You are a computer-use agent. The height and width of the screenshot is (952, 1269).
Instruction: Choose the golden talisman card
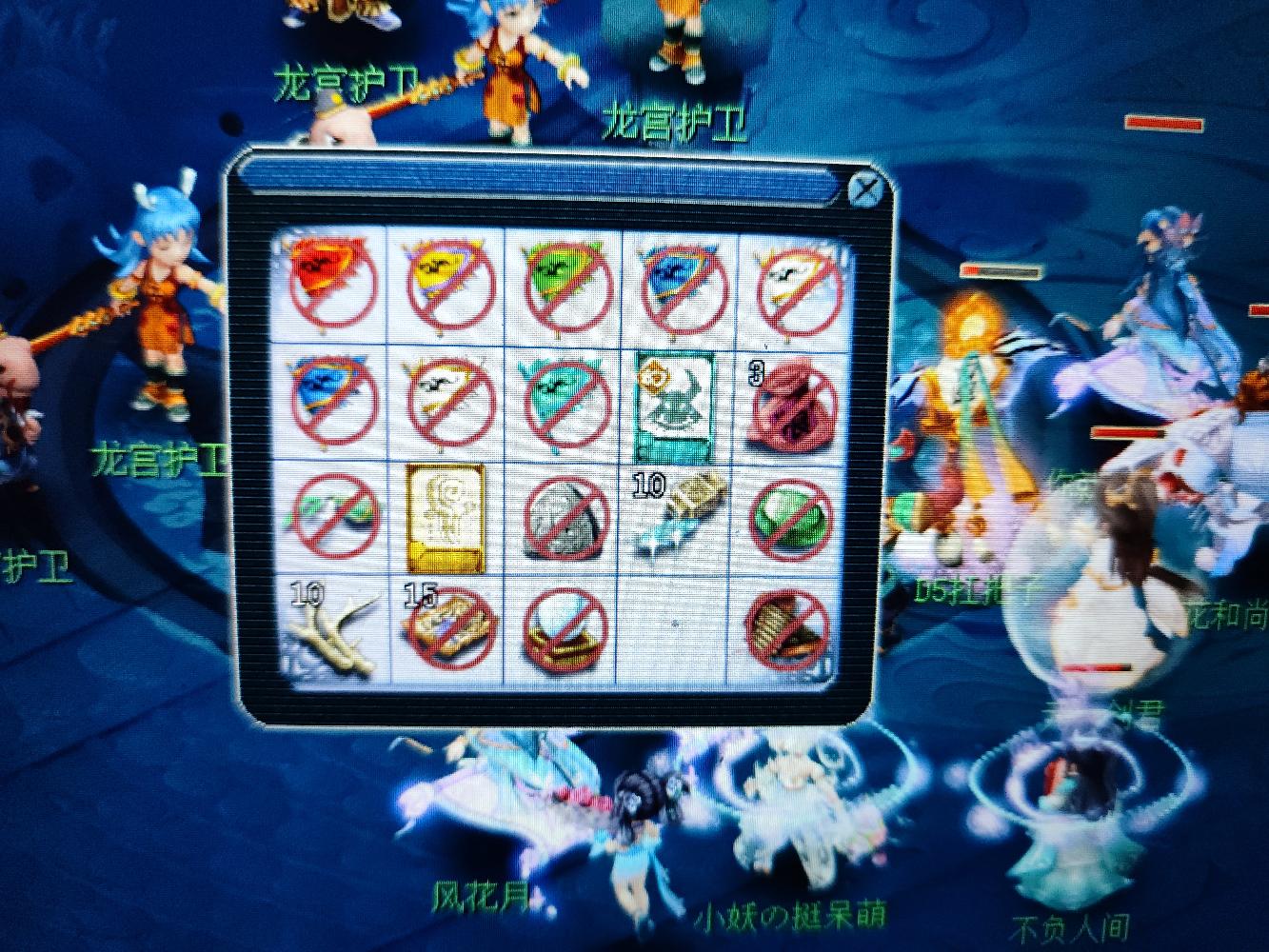tap(444, 516)
